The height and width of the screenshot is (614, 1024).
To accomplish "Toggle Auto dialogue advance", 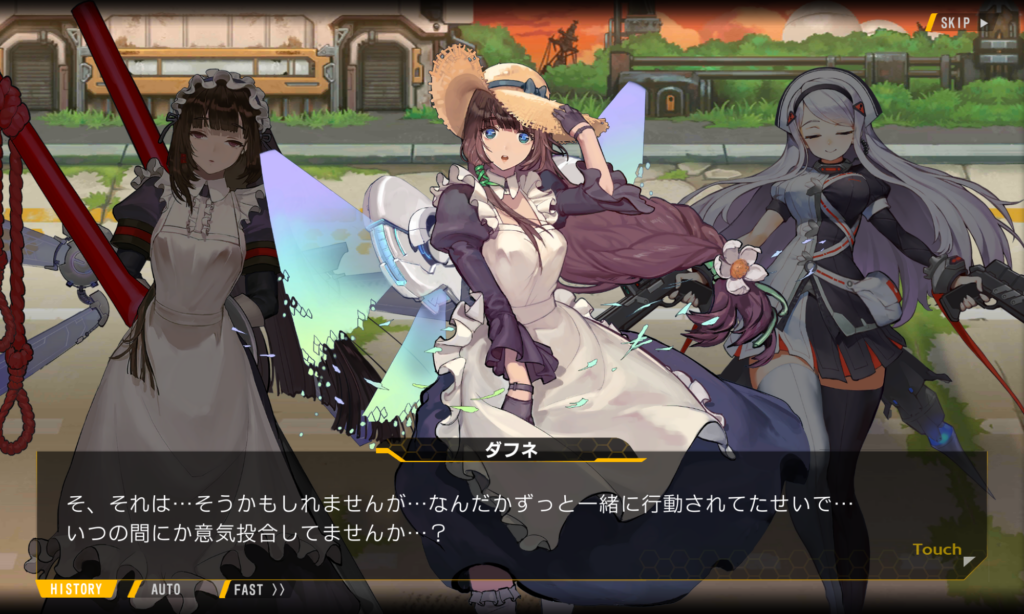I will [165, 589].
